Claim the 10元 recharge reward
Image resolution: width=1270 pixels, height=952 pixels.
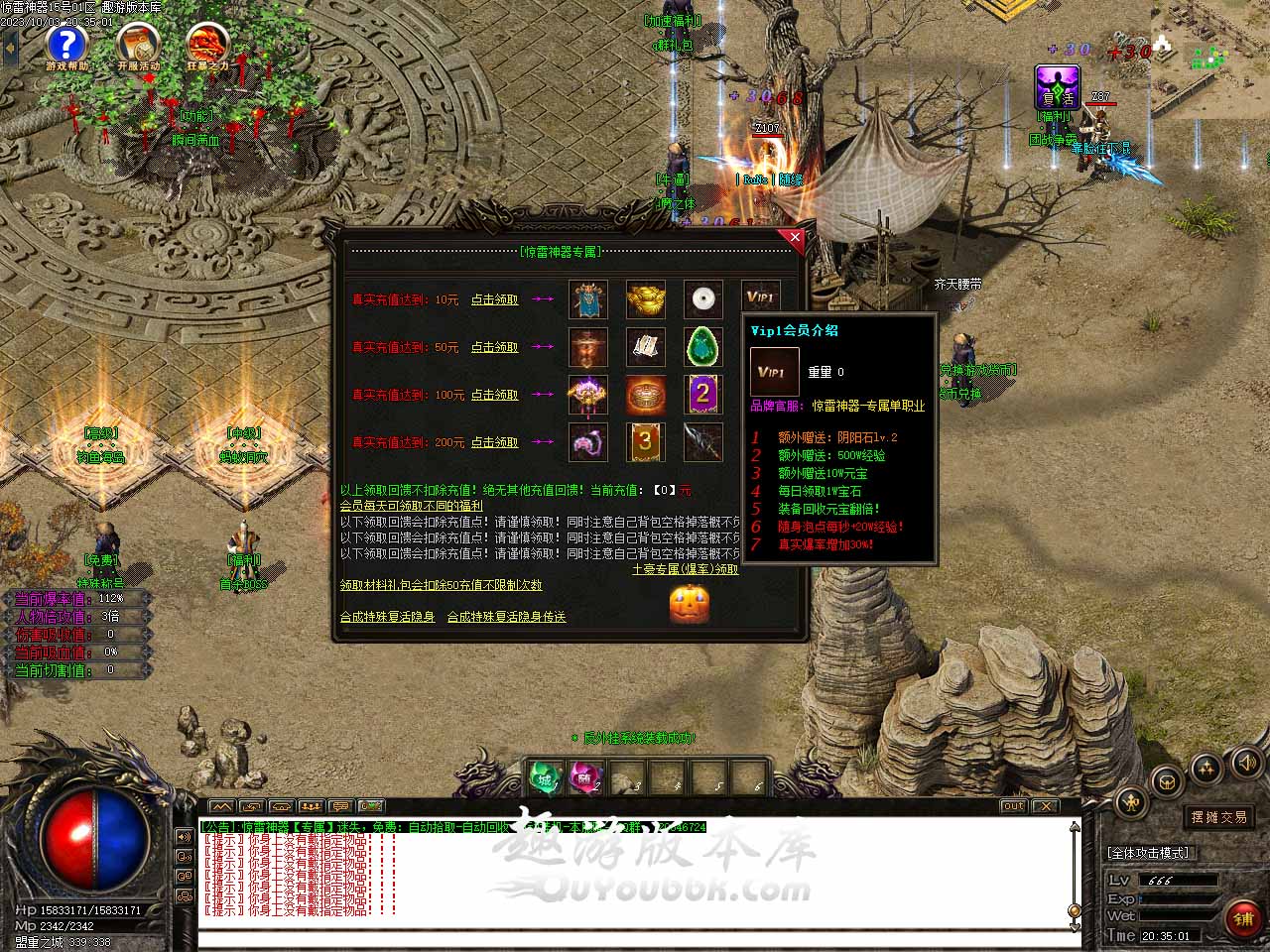pyautogui.click(x=494, y=299)
